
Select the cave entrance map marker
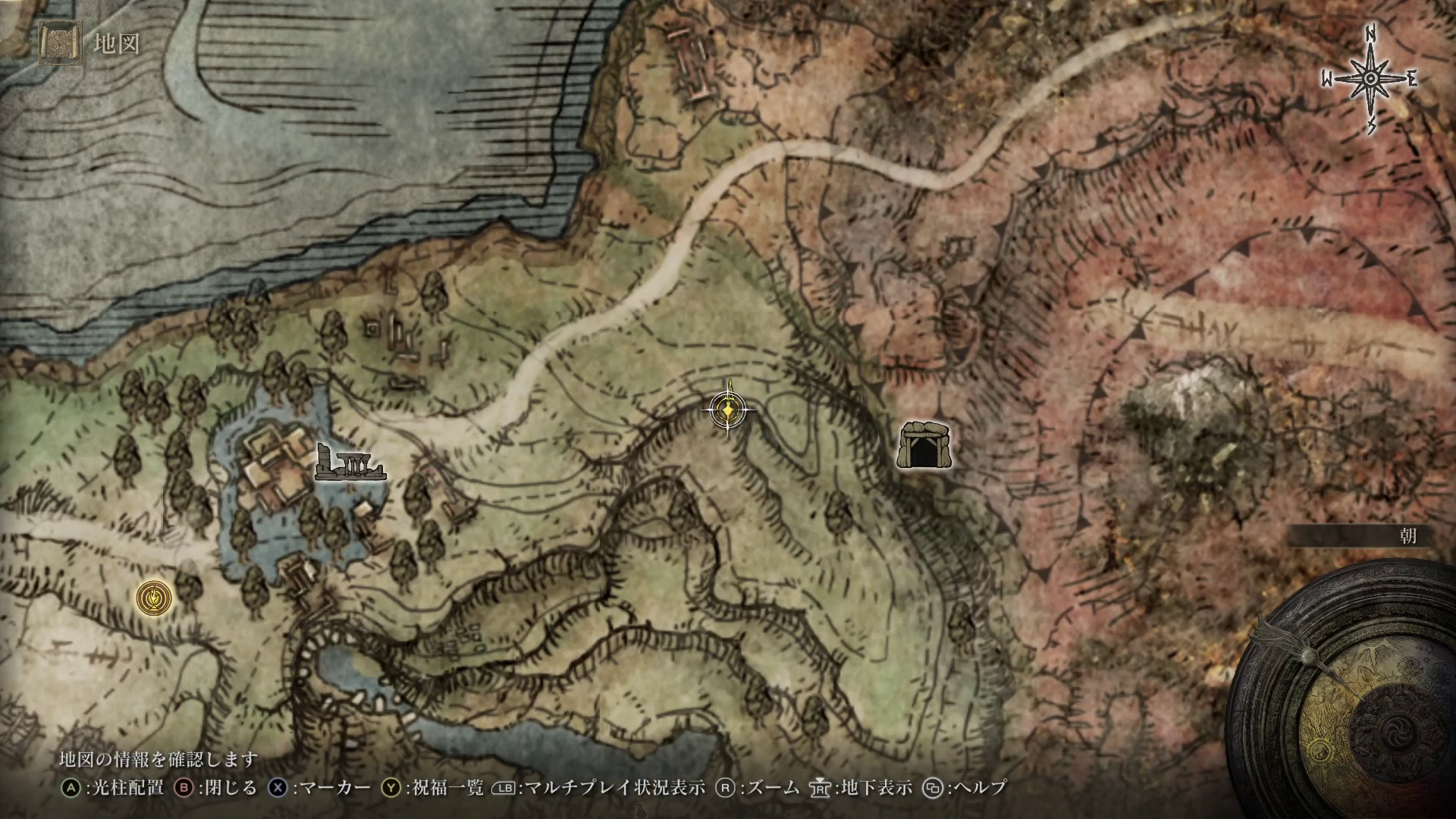(x=924, y=444)
